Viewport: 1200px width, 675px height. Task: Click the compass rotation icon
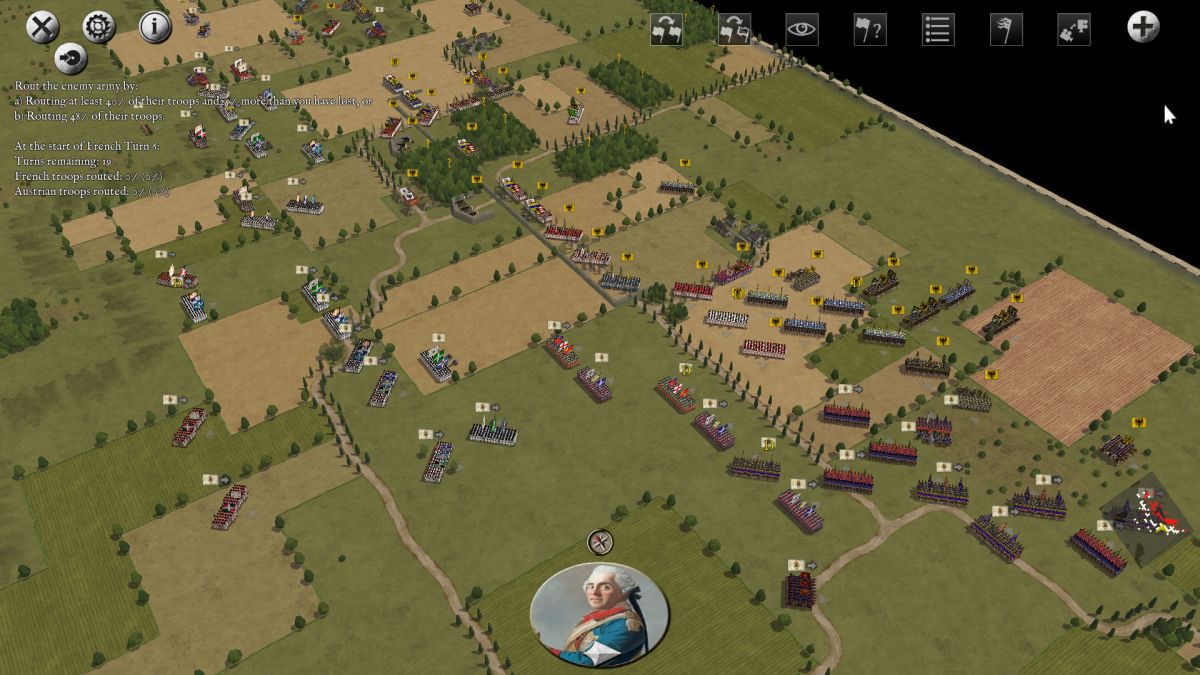600,542
